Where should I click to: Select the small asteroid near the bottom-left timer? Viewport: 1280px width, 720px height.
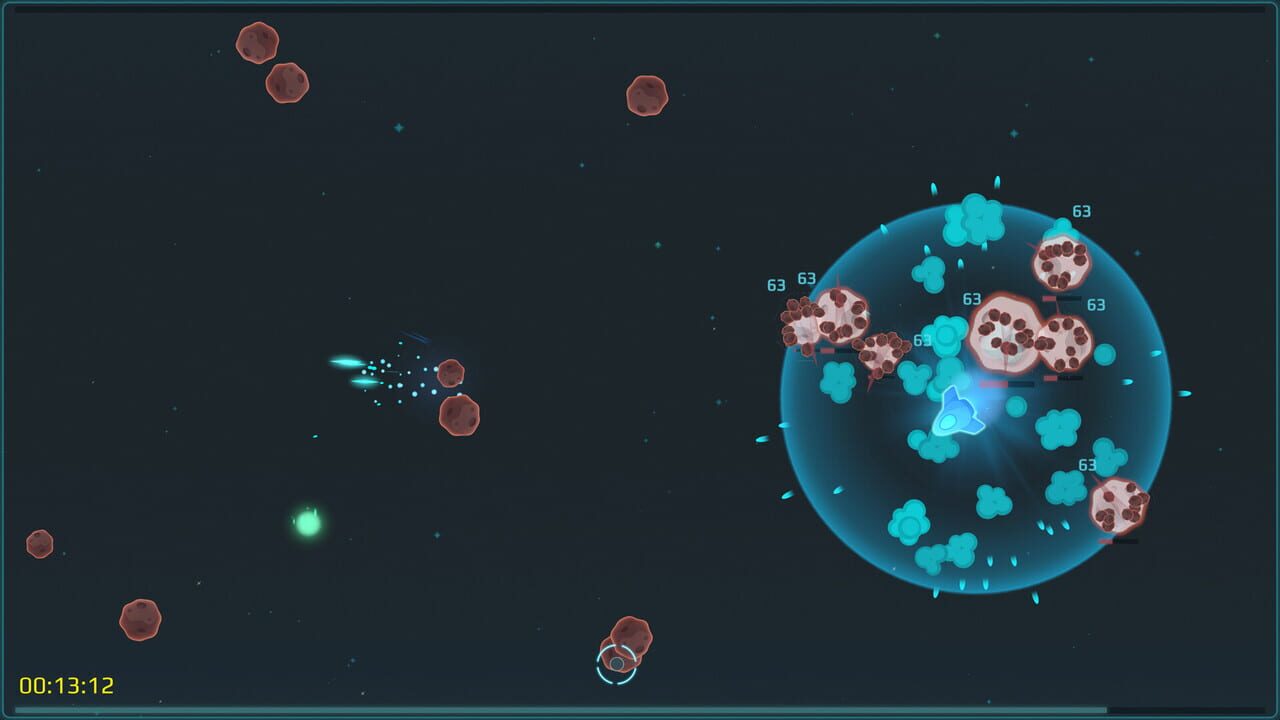point(140,619)
